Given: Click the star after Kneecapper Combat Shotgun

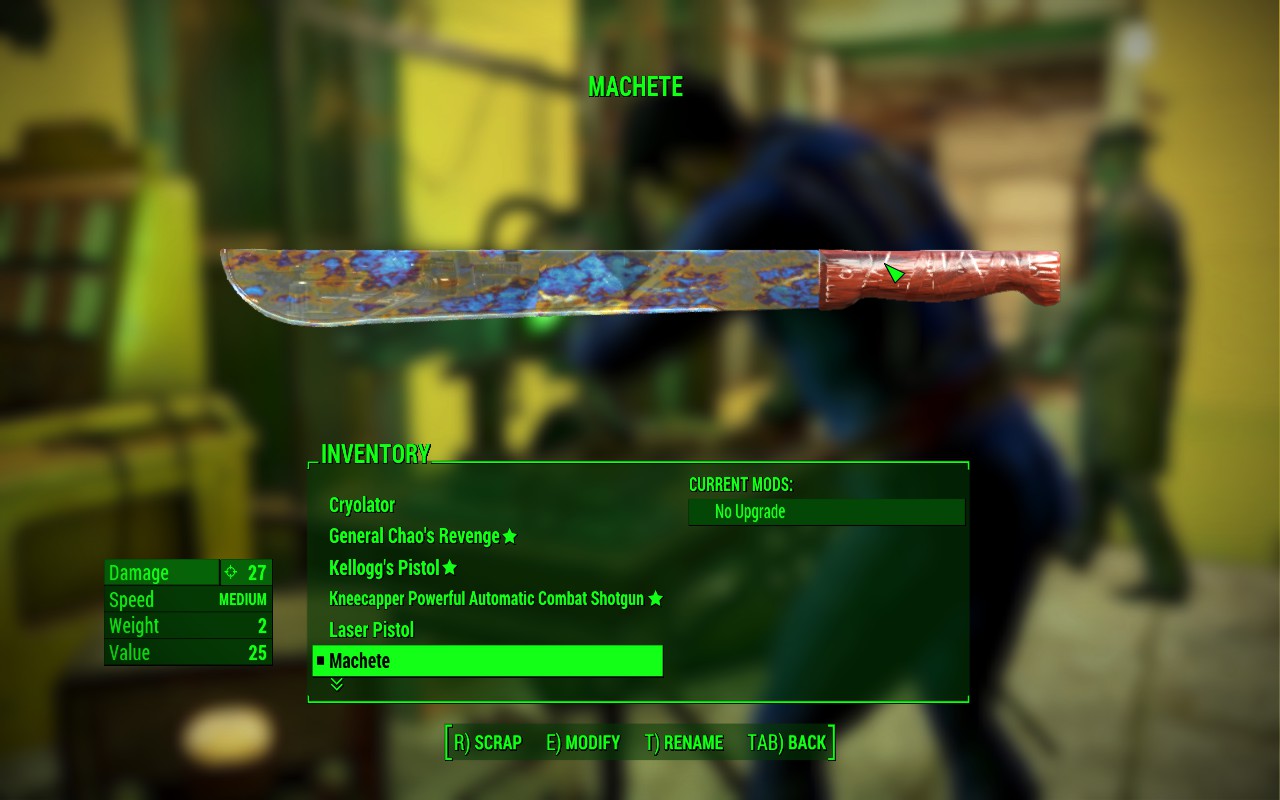Looking at the screenshot, I should [655, 598].
